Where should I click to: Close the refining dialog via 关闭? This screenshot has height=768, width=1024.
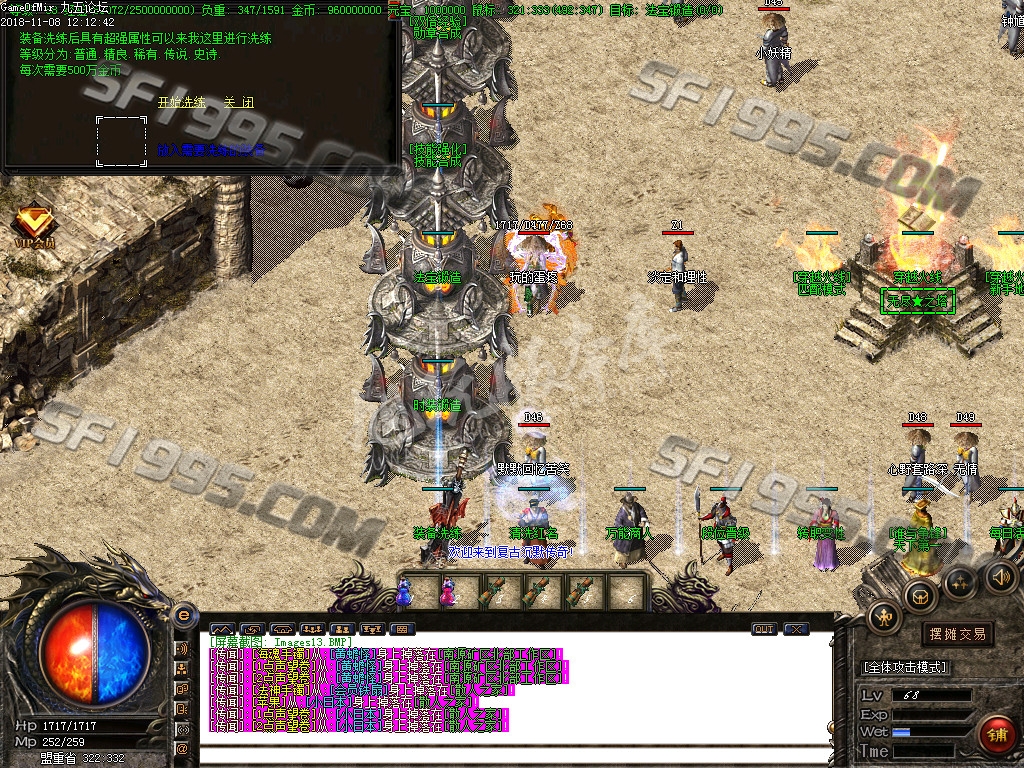pos(239,102)
